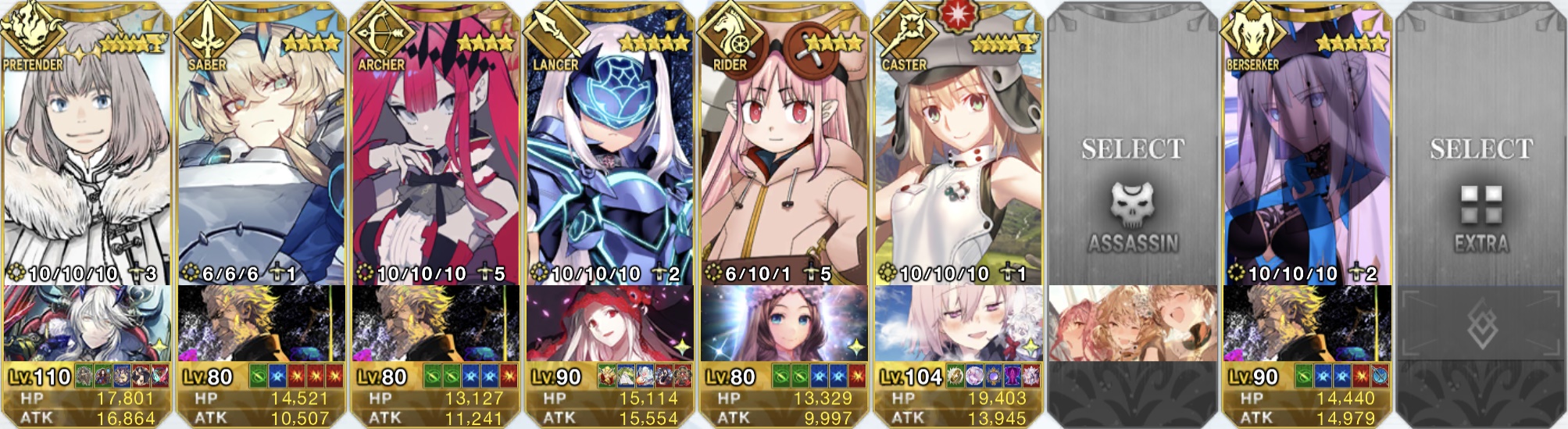Viewport: 1568px width, 429px height.
Task: Select the empty Extra slot craft essence frame
Action: [x=1480, y=324]
